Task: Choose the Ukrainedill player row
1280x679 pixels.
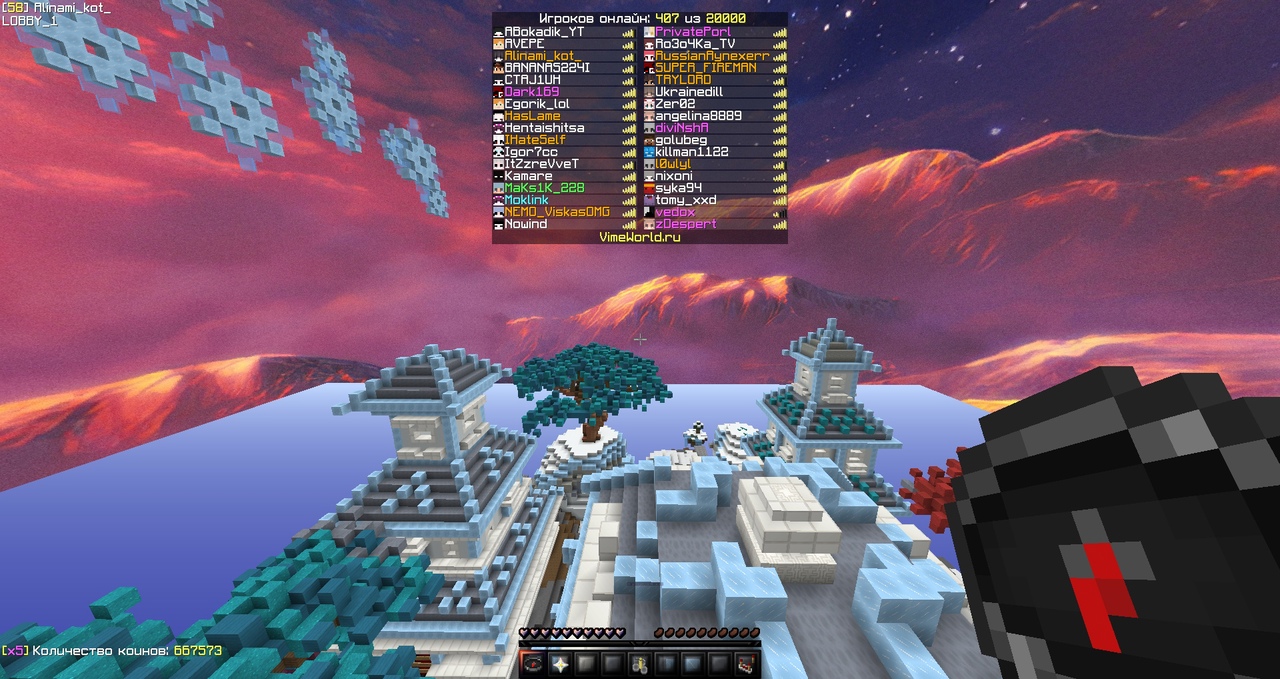Action: click(x=694, y=92)
